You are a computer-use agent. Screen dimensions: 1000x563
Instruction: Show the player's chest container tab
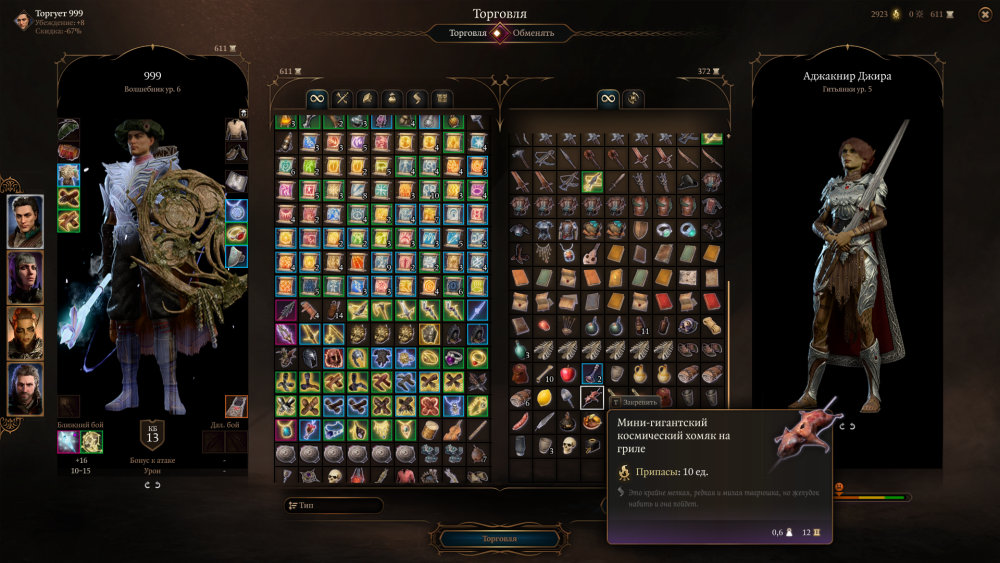[x=441, y=98]
